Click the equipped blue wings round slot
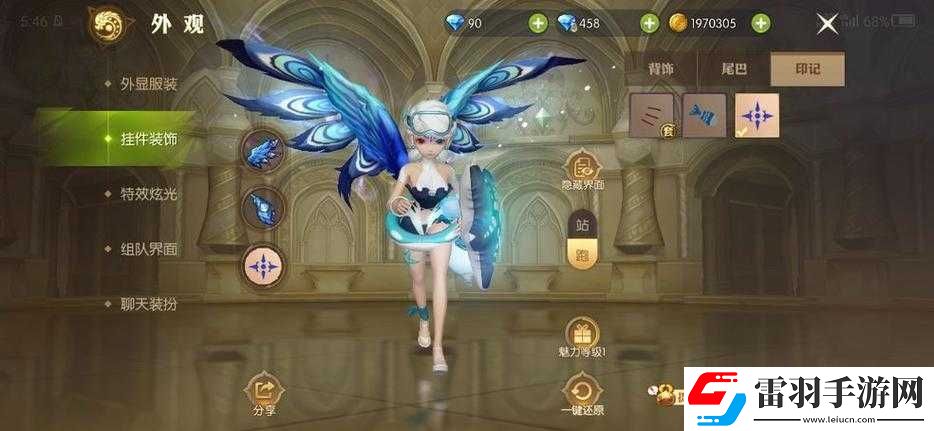 (x=264, y=152)
